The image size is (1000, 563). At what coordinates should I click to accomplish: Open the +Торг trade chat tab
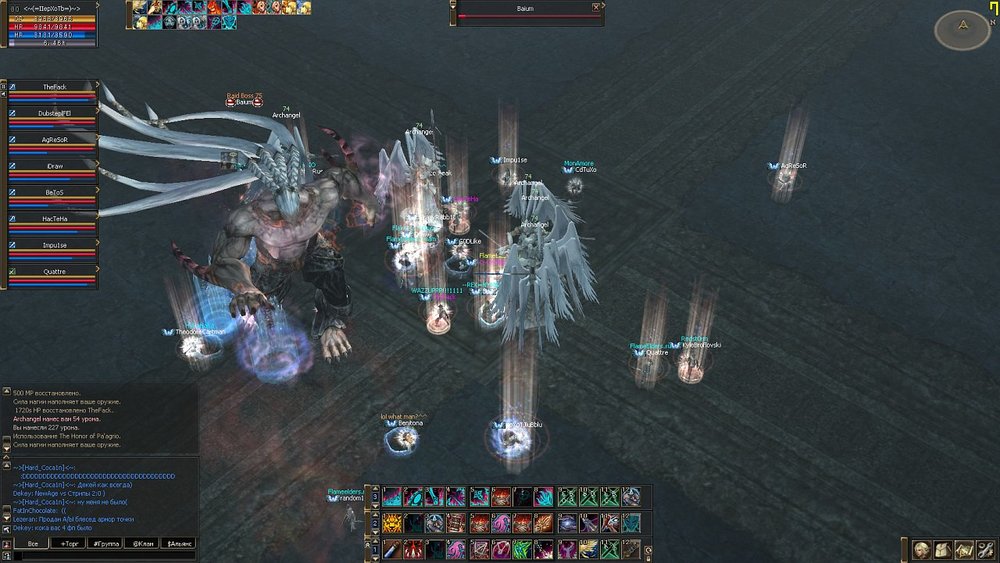pyautogui.click(x=72, y=543)
